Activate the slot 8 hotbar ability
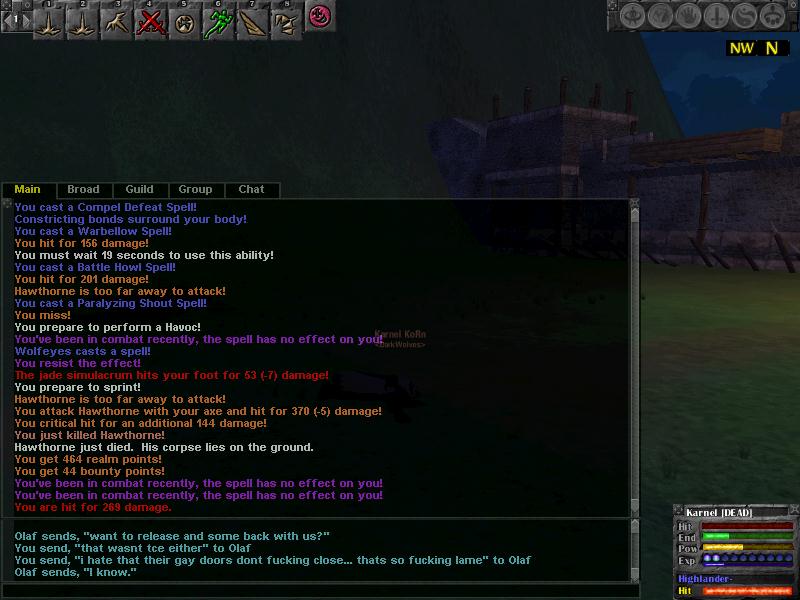 [x=284, y=21]
